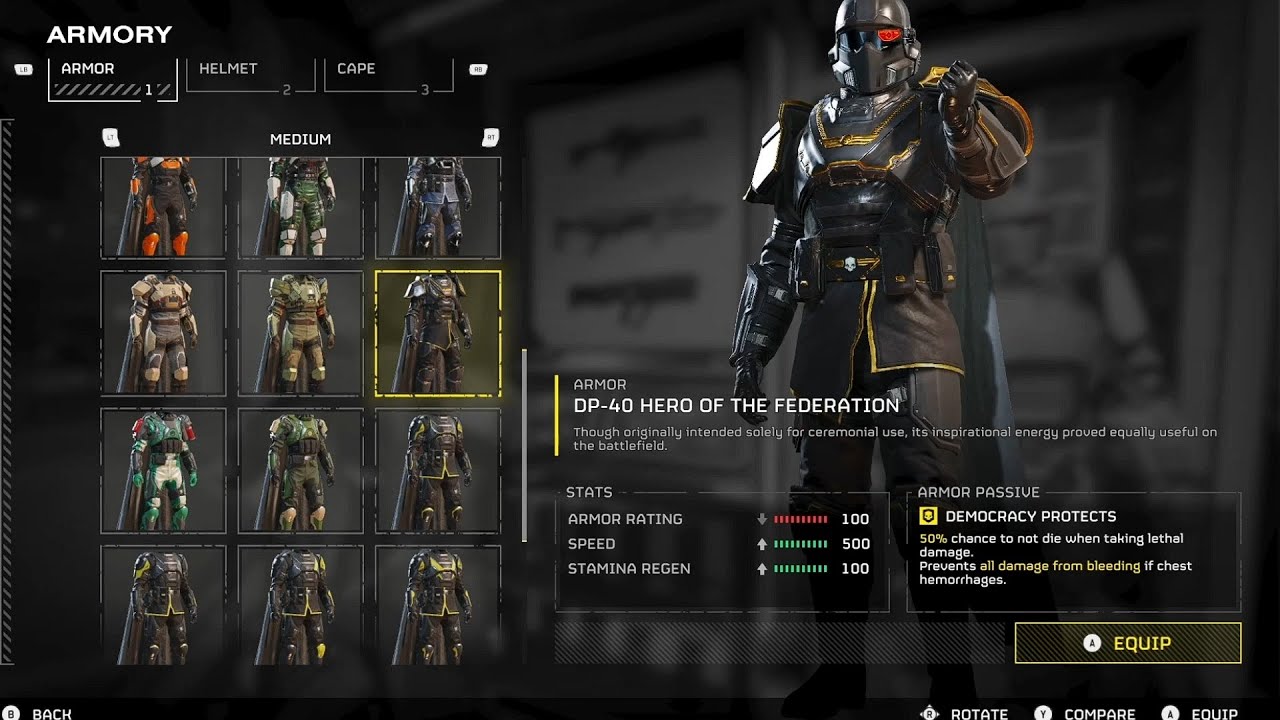Select the camo armor with red armband
This screenshot has width=1280, height=720.
(300, 334)
